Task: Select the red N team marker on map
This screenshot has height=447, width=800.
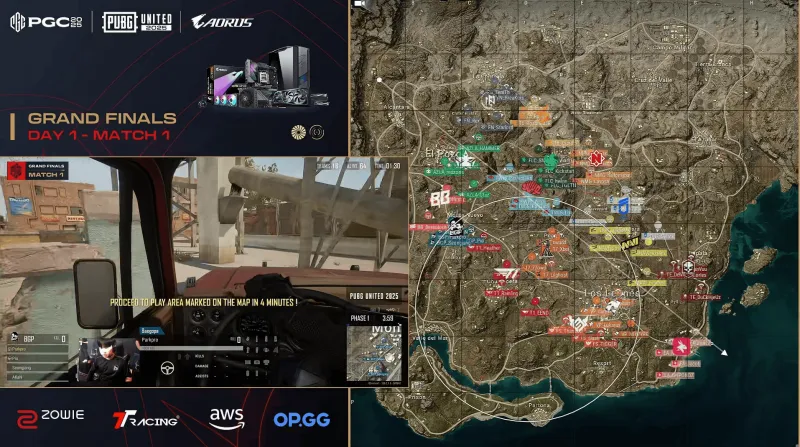Action: coord(599,159)
